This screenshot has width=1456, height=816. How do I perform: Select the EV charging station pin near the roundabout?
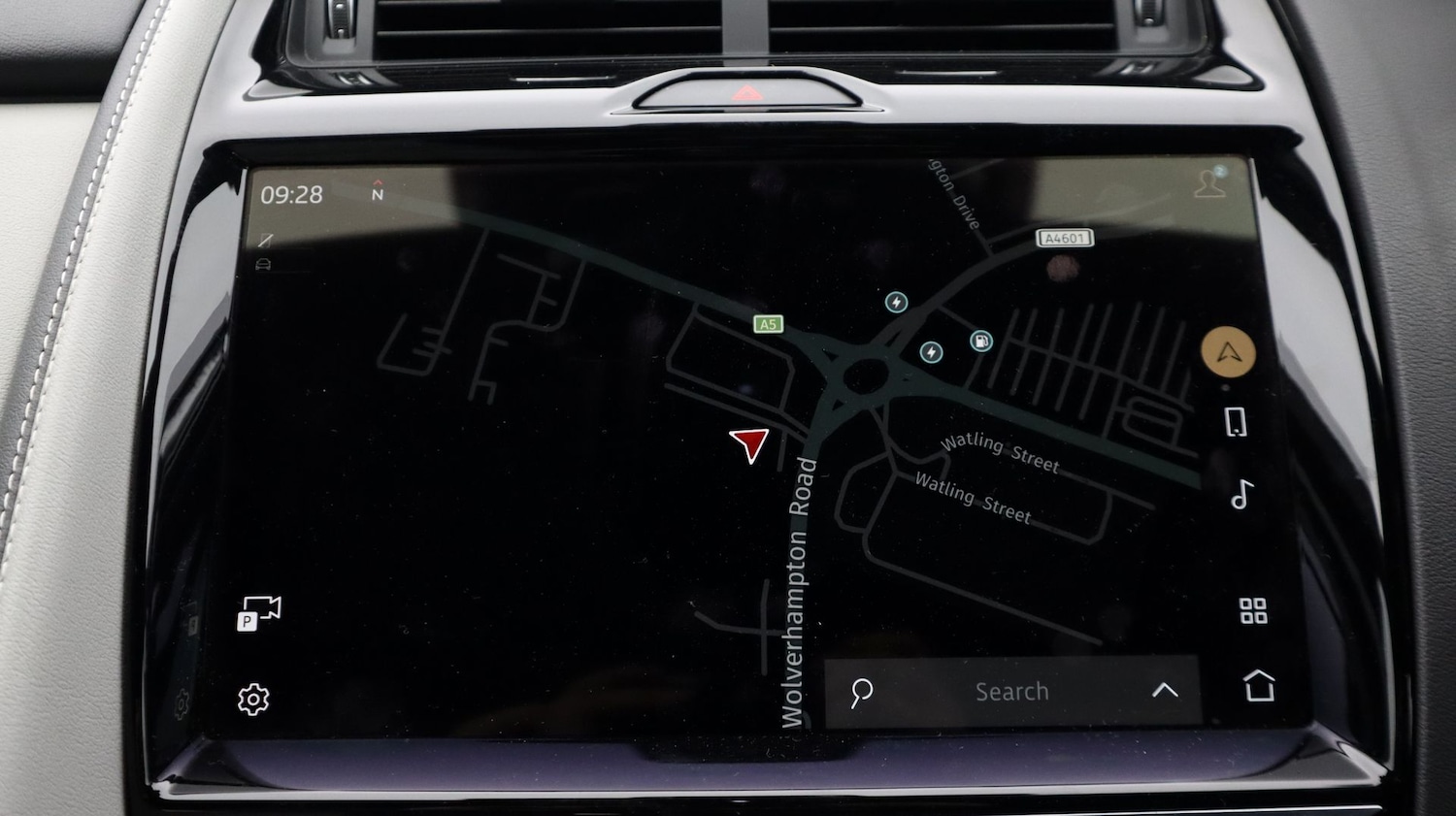click(932, 352)
